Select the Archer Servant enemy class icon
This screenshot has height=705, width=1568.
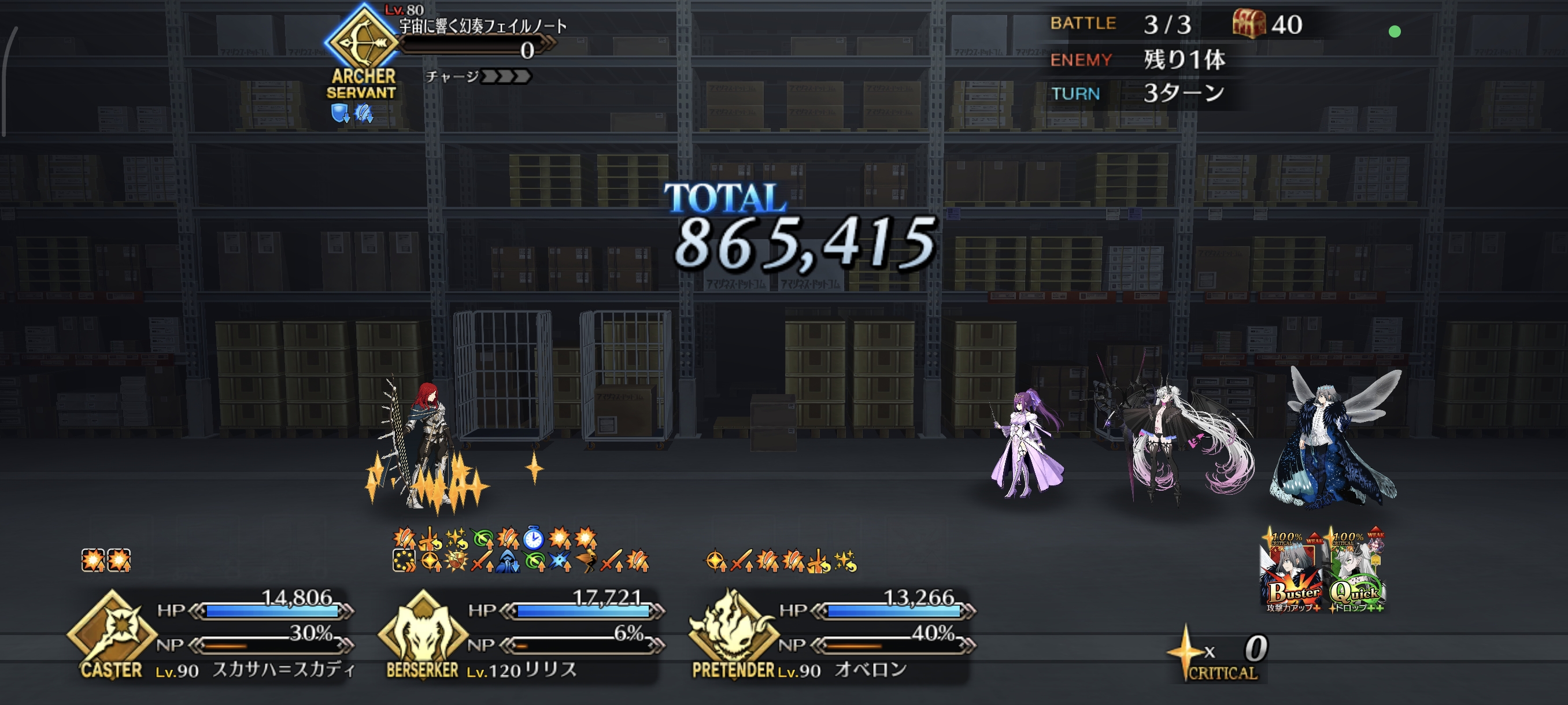363,42
